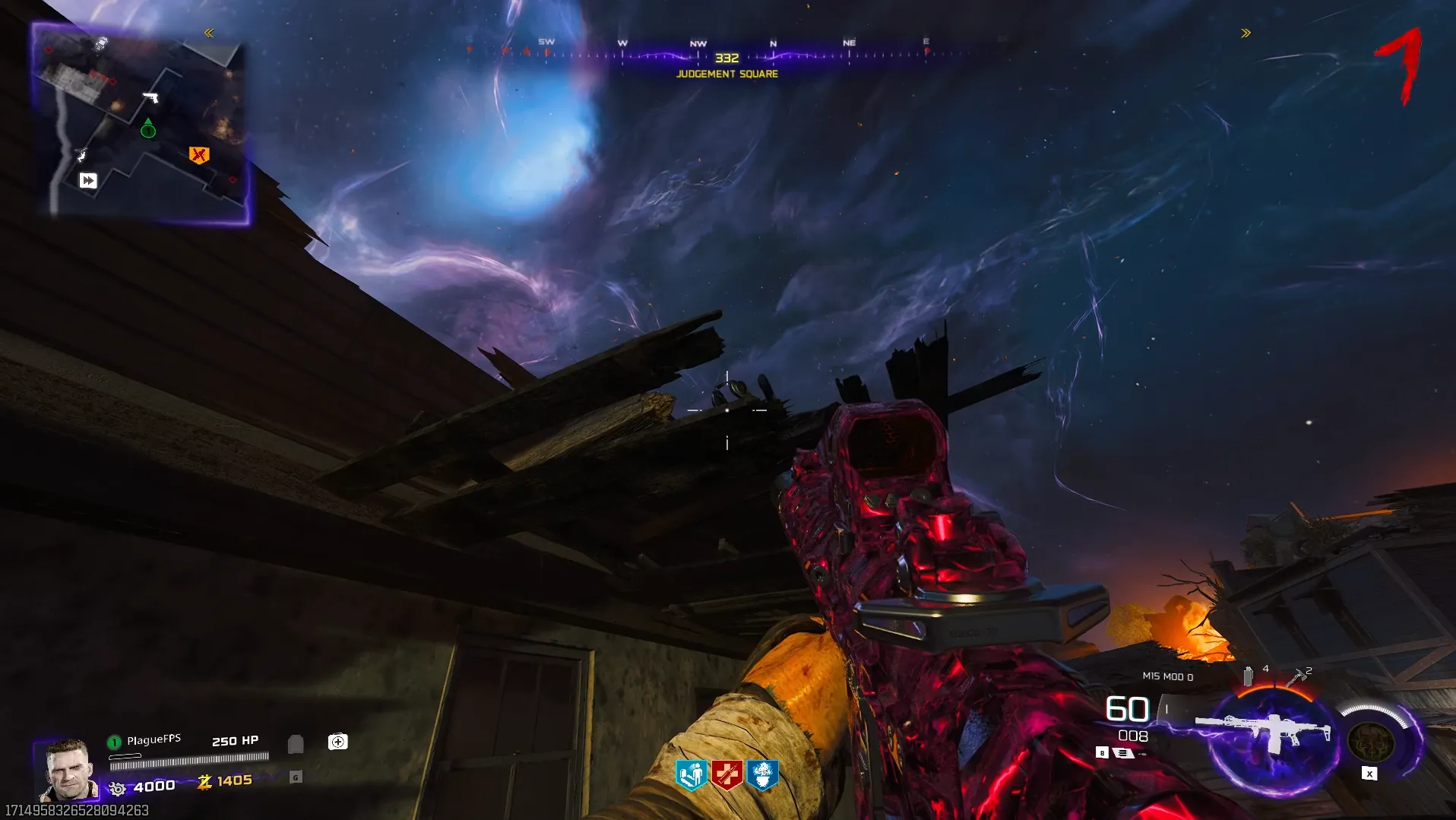Image resolution: width=1456 pixels, height=820 pixels.
Task: Click the compass bar heading 332
Action: (726, 58)
